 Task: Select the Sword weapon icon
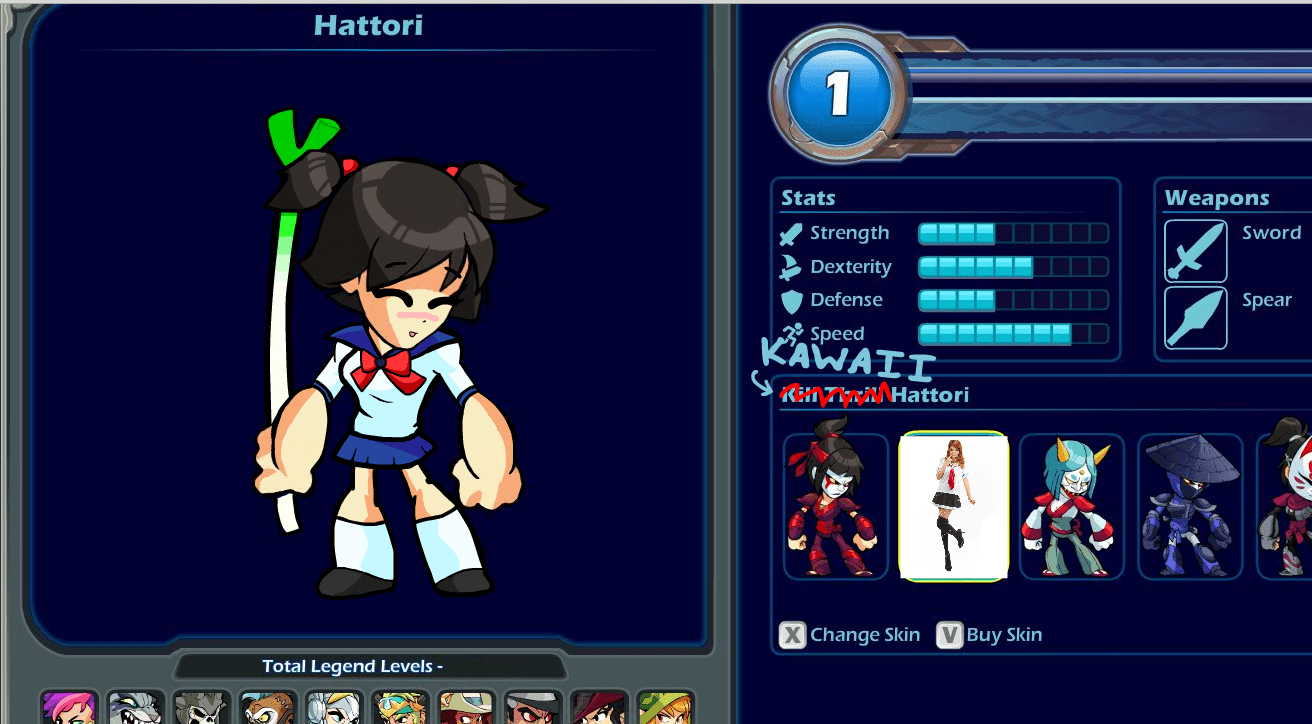click(1194, 250)
